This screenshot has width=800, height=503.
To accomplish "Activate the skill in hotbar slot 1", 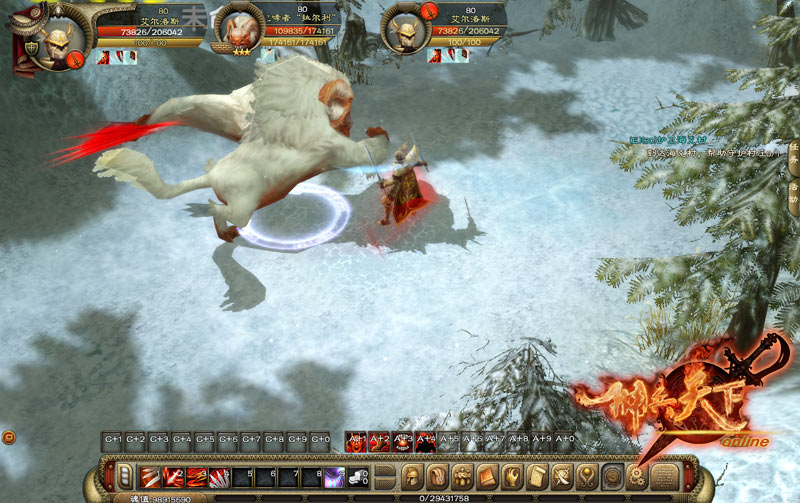I will [x=149, y=477].
